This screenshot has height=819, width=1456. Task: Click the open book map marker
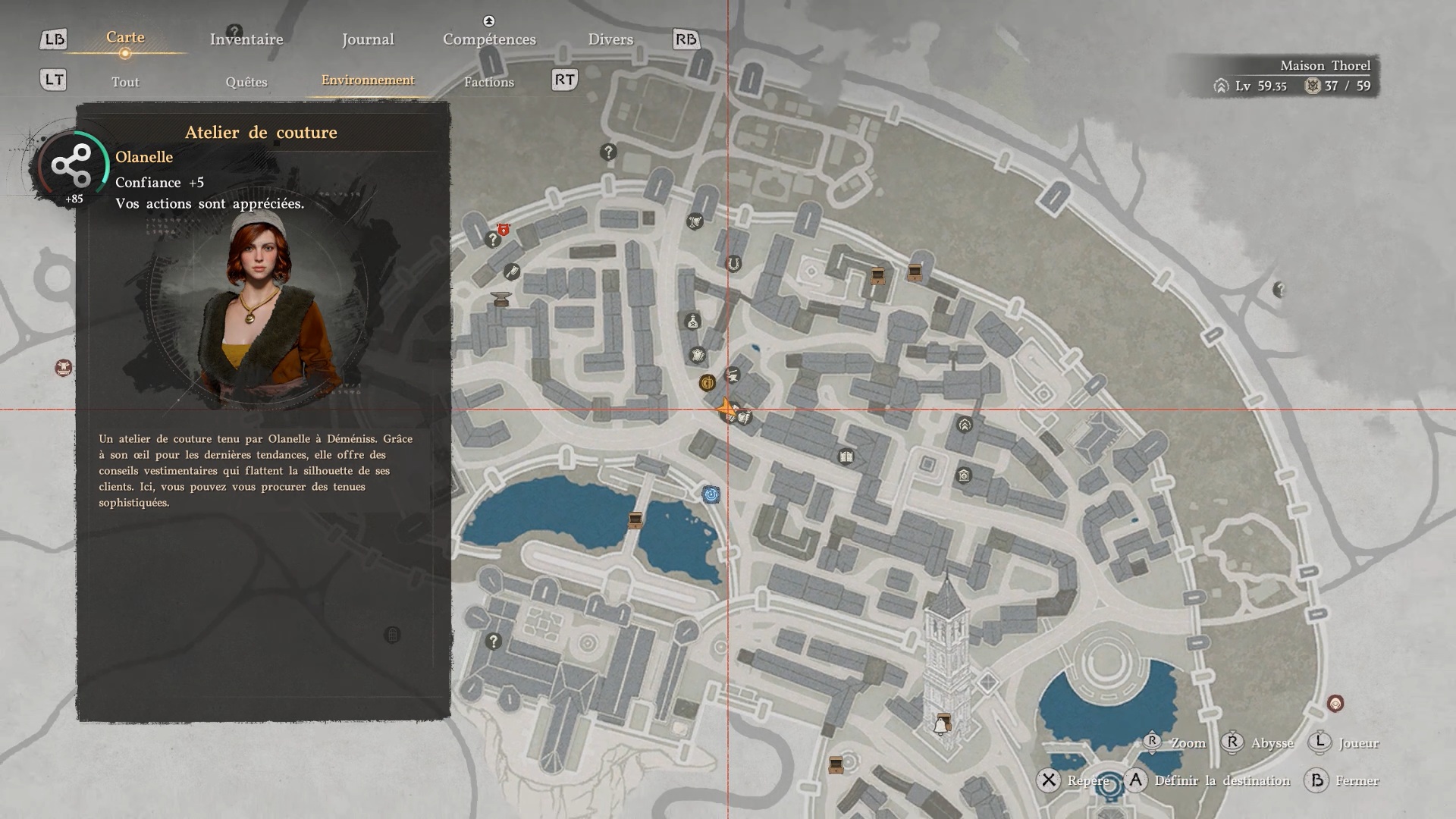[846, 457]
